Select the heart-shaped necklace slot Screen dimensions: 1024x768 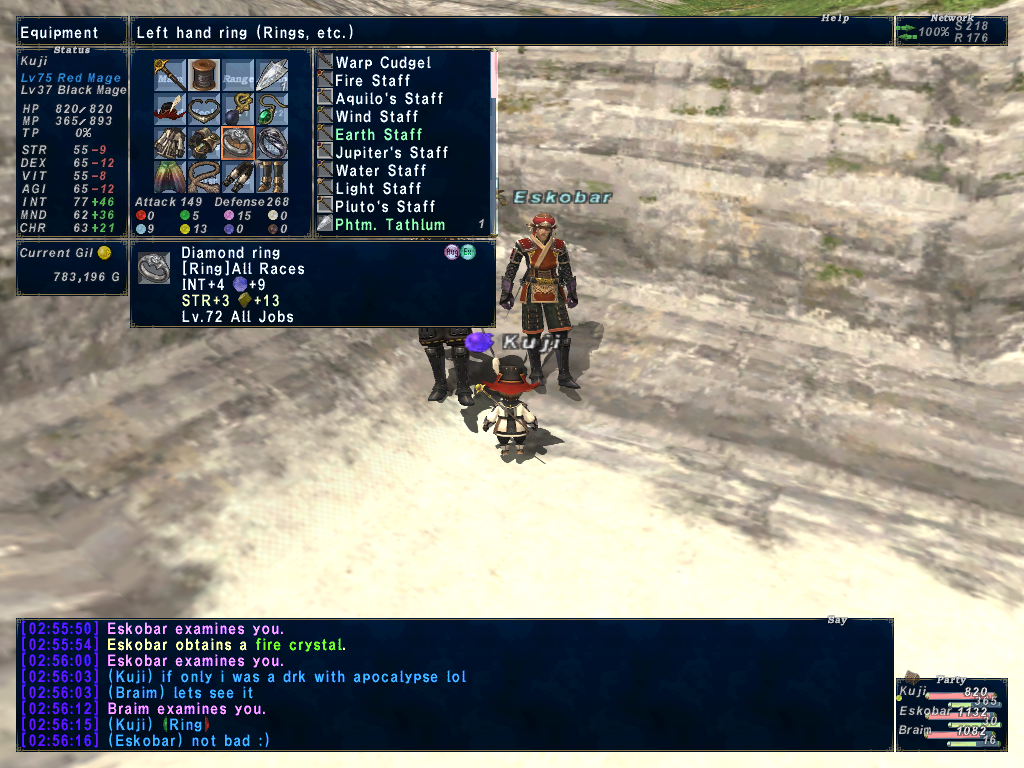click(205, 109)
